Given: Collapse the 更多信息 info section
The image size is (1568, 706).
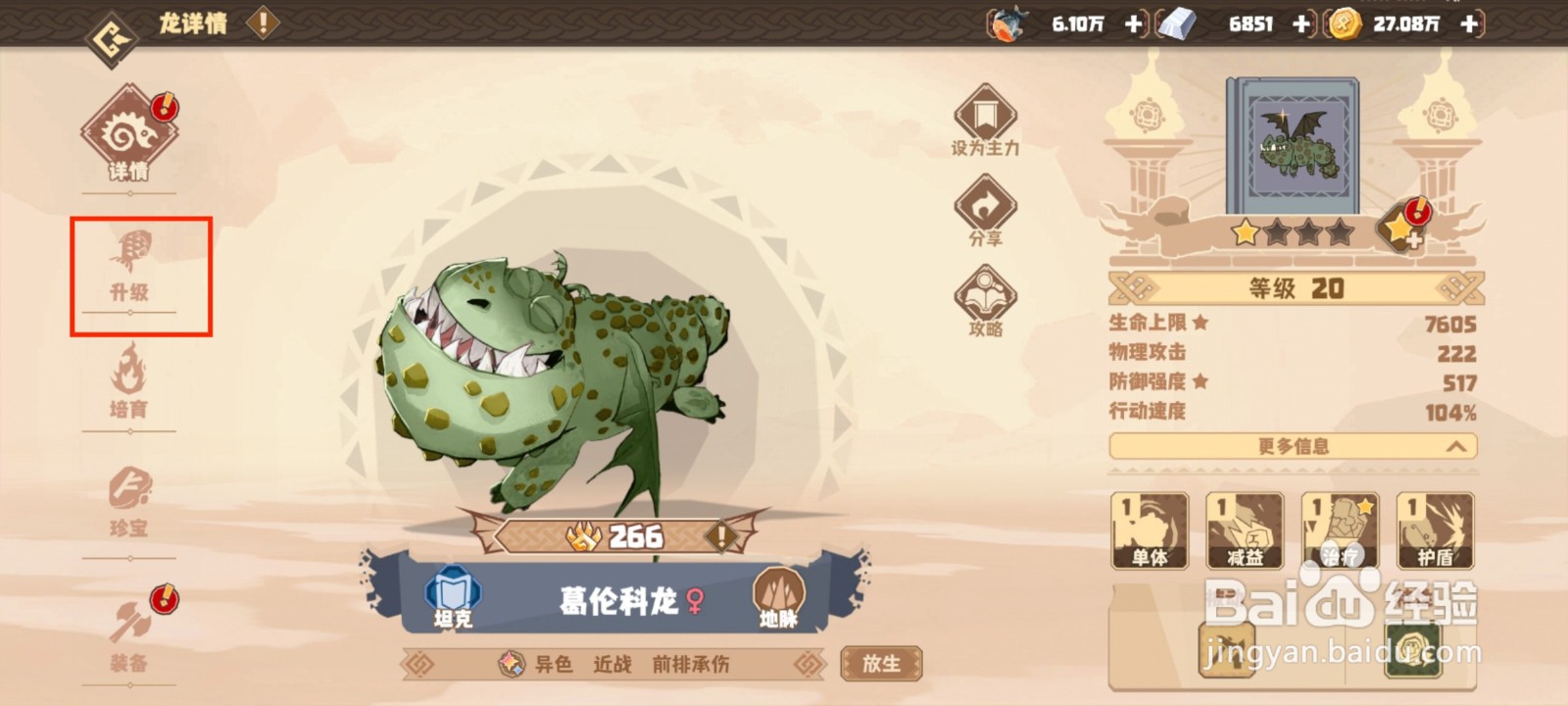Looking at the screenshot, I should click(x=1294, y=447).
